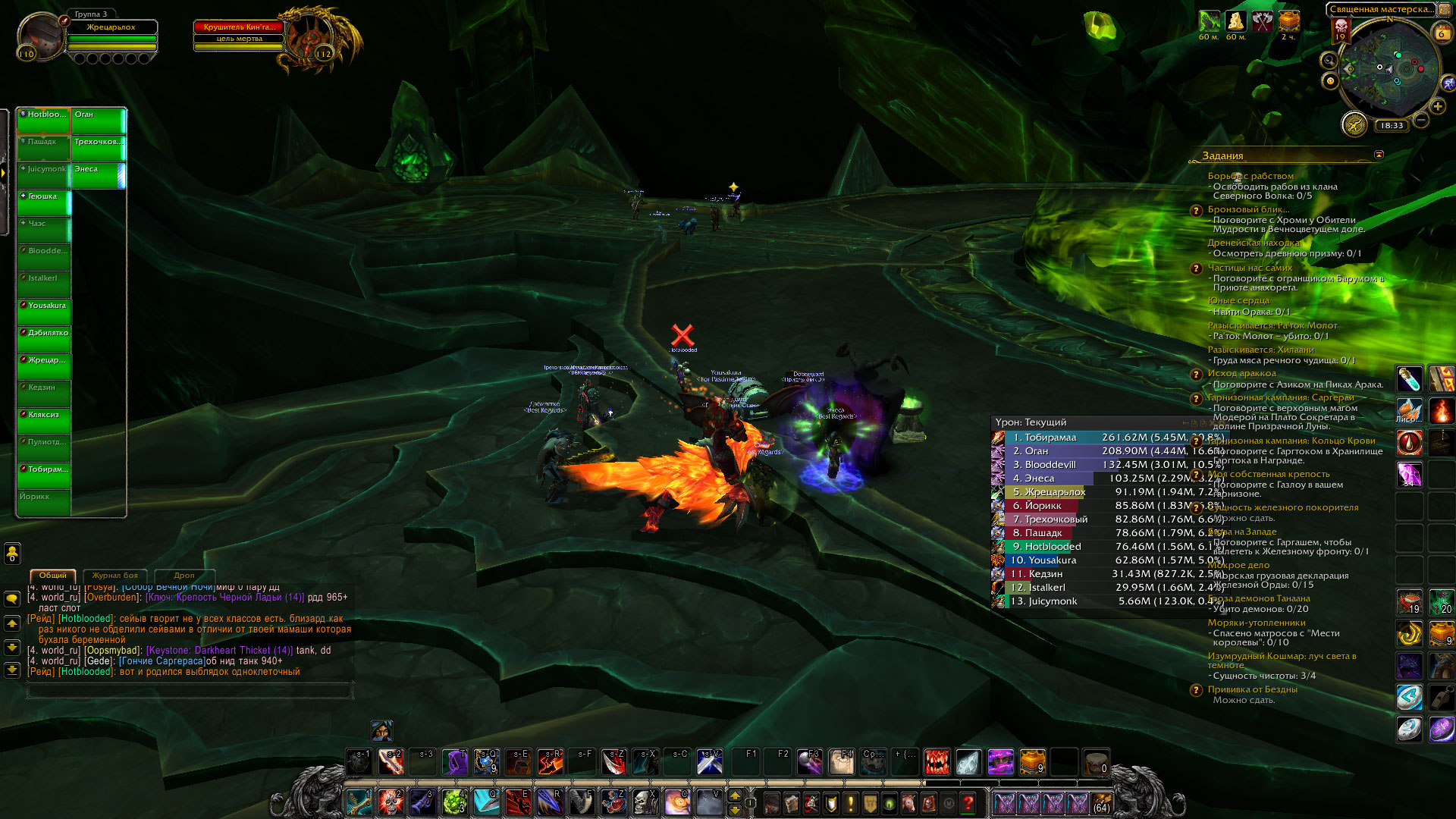Zoom in the minimap with plus button
This screenshot has height=819, width=1456.
pyautogui.click(x=1437, y=106)
